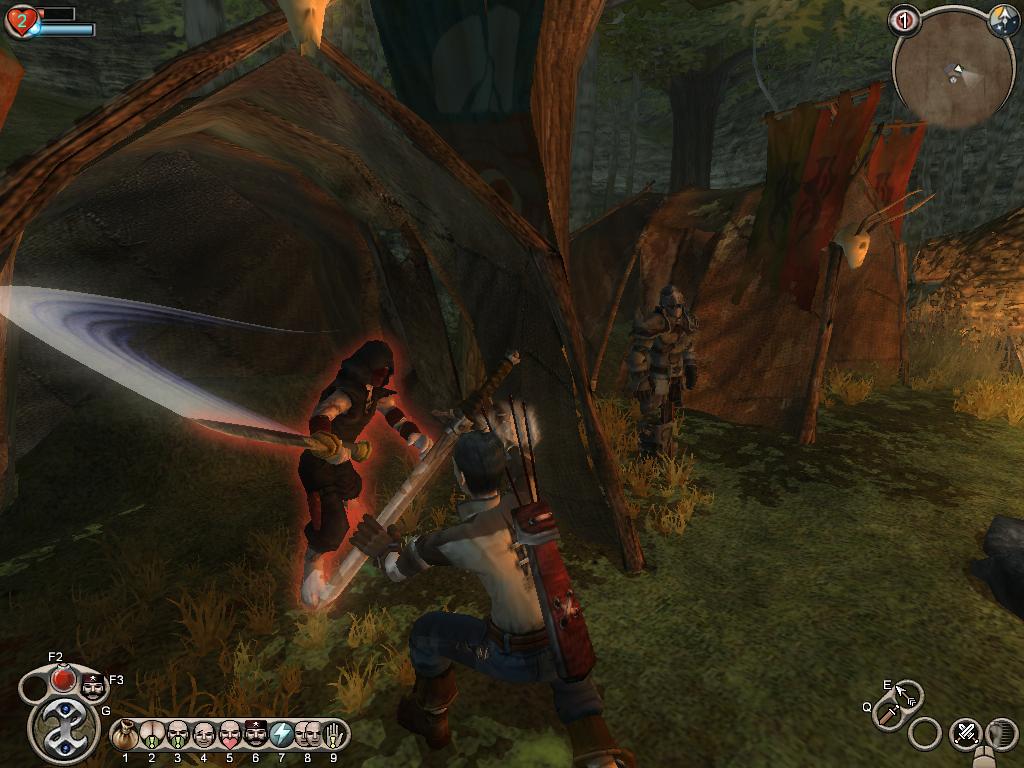Click the day-night compass dial icon
This screenshot has height=768, width=1024.
coord(1003,21)
